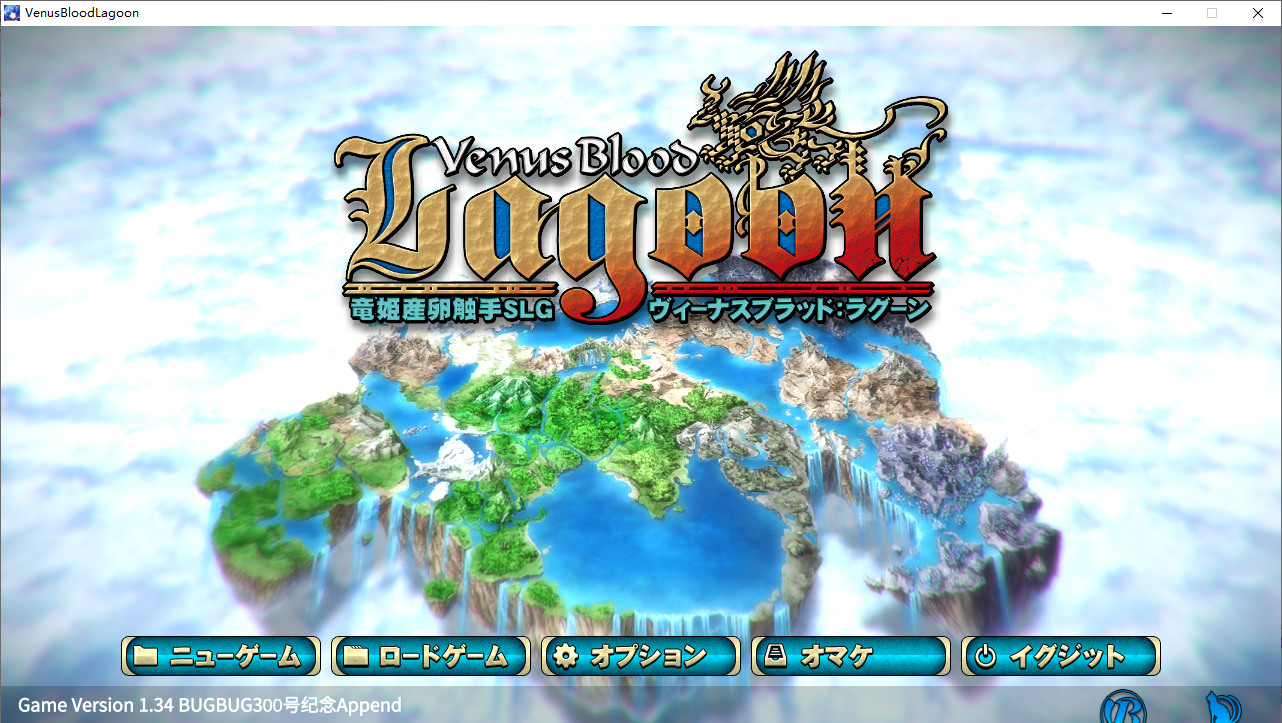
Task: Select the folder icon on the New Game button
Action: click(146, 657)
